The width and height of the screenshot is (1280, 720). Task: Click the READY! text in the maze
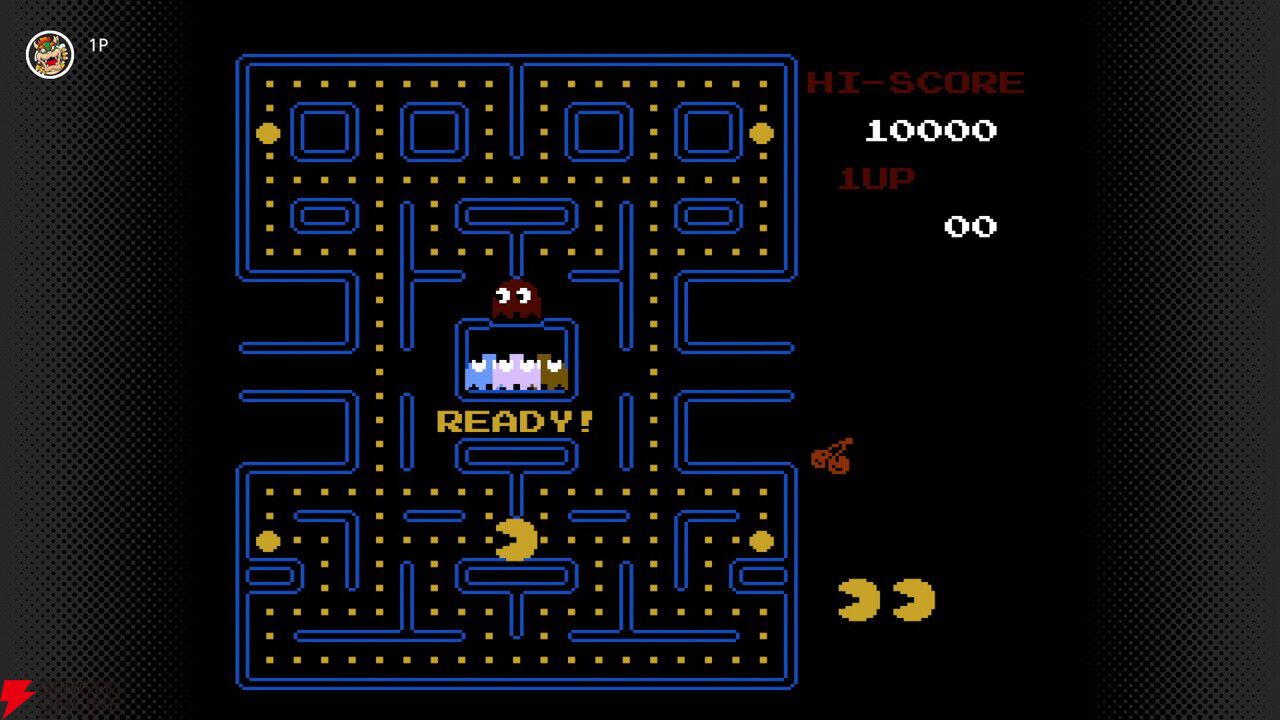[513, 420]
